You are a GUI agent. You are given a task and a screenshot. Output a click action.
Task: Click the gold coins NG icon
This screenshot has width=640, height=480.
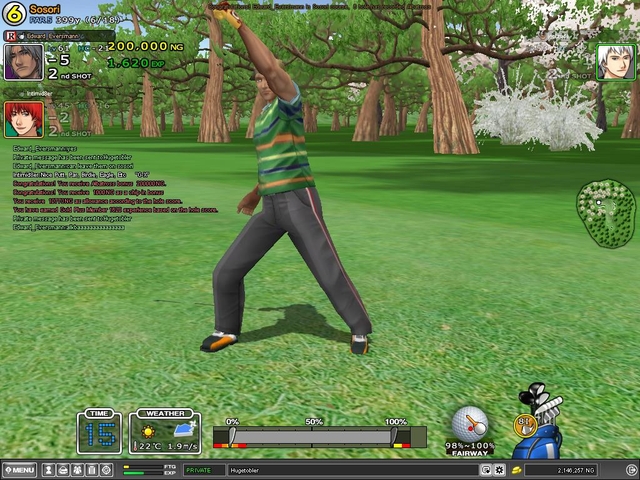click(516, 469)
